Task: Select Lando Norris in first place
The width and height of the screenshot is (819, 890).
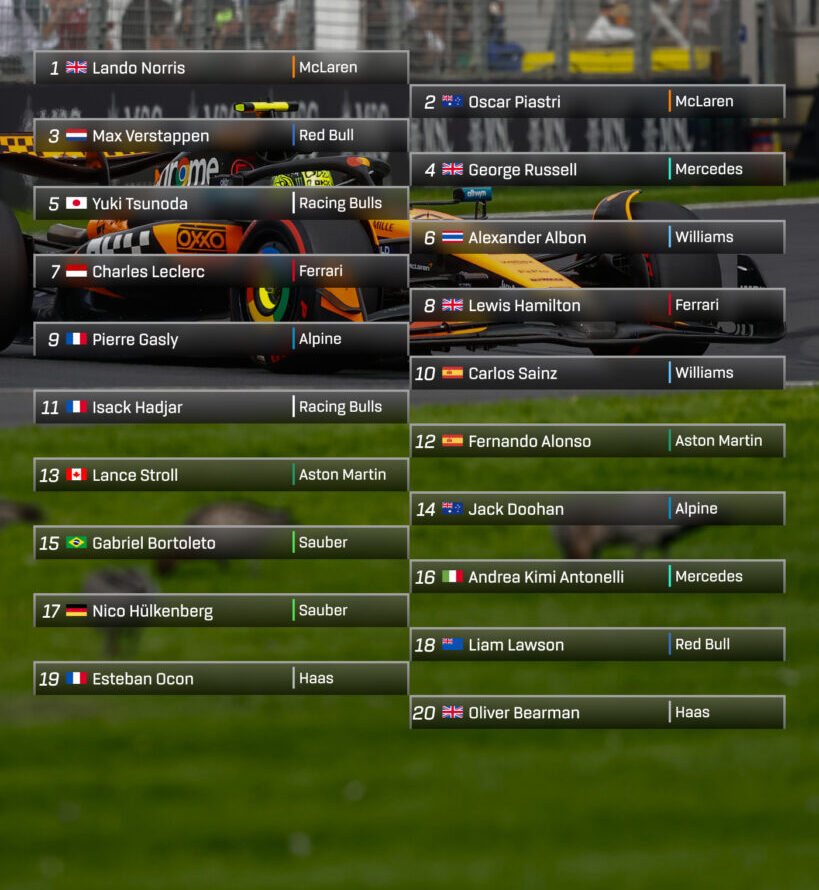Action: pyautogui.click(x=220, y=68)
